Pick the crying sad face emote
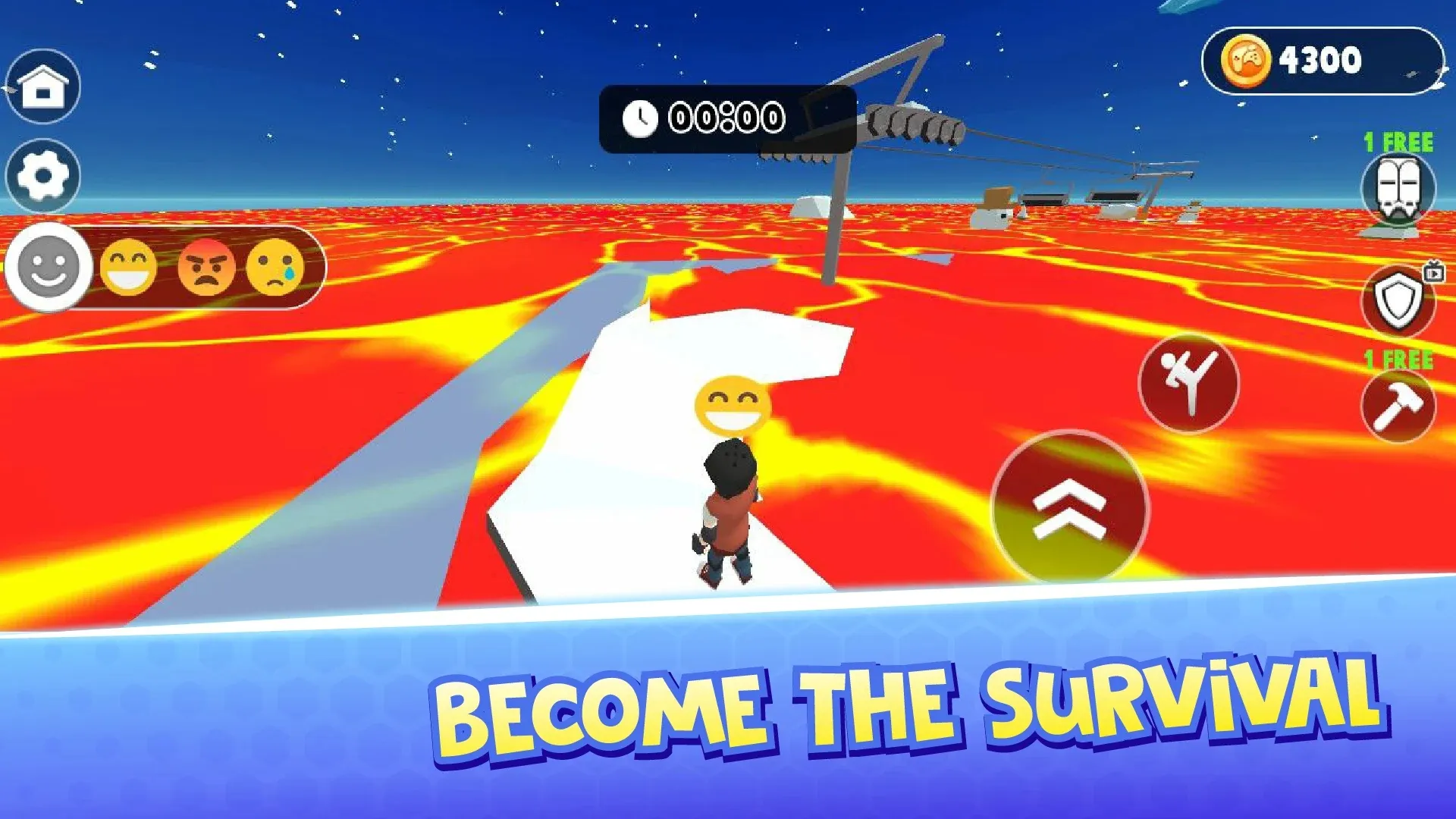Screen dimensions: 1456x819 click(275, 267)
